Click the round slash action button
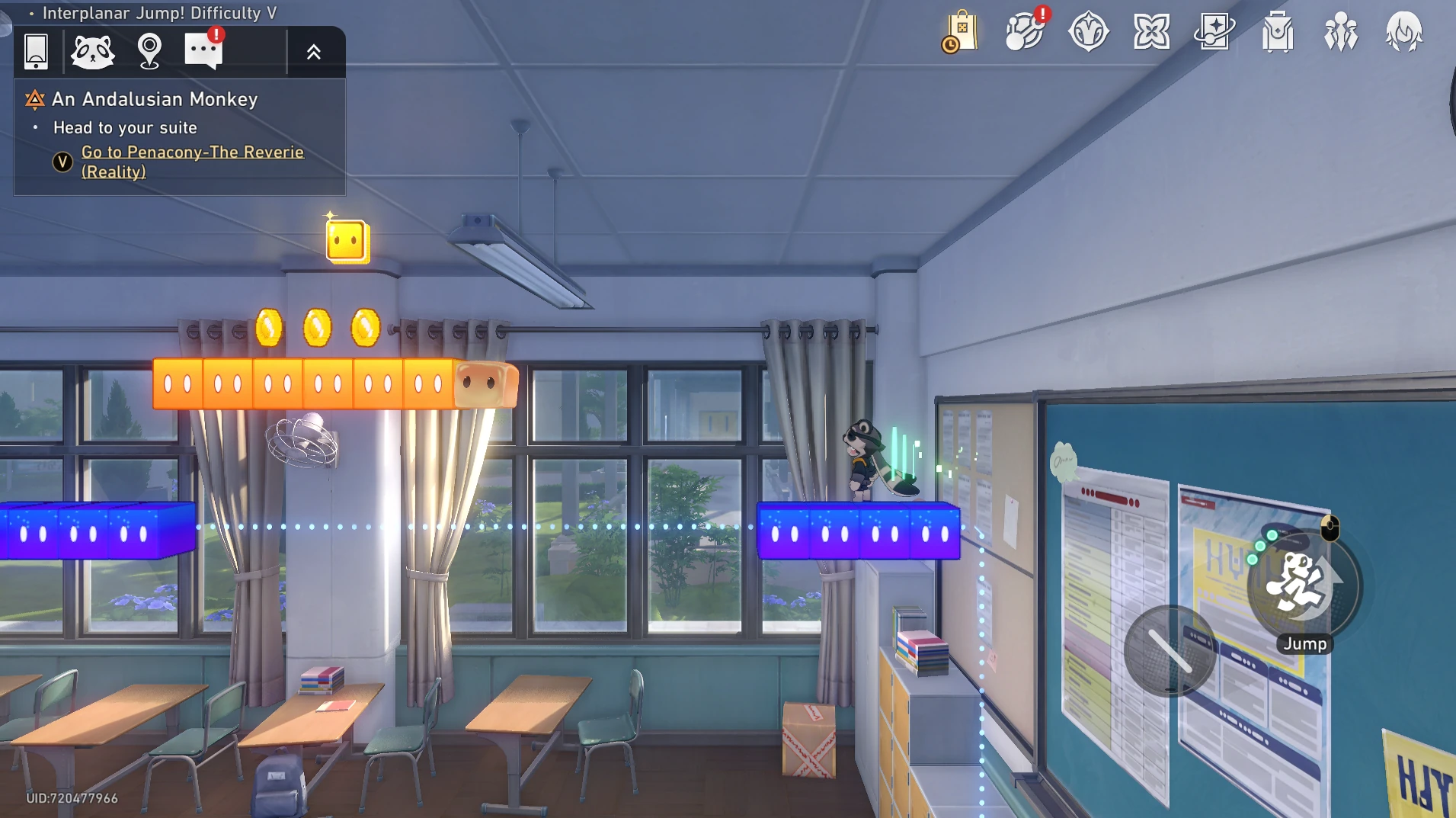Screen dimensions: 1456x818 (x=1170, y=650)
